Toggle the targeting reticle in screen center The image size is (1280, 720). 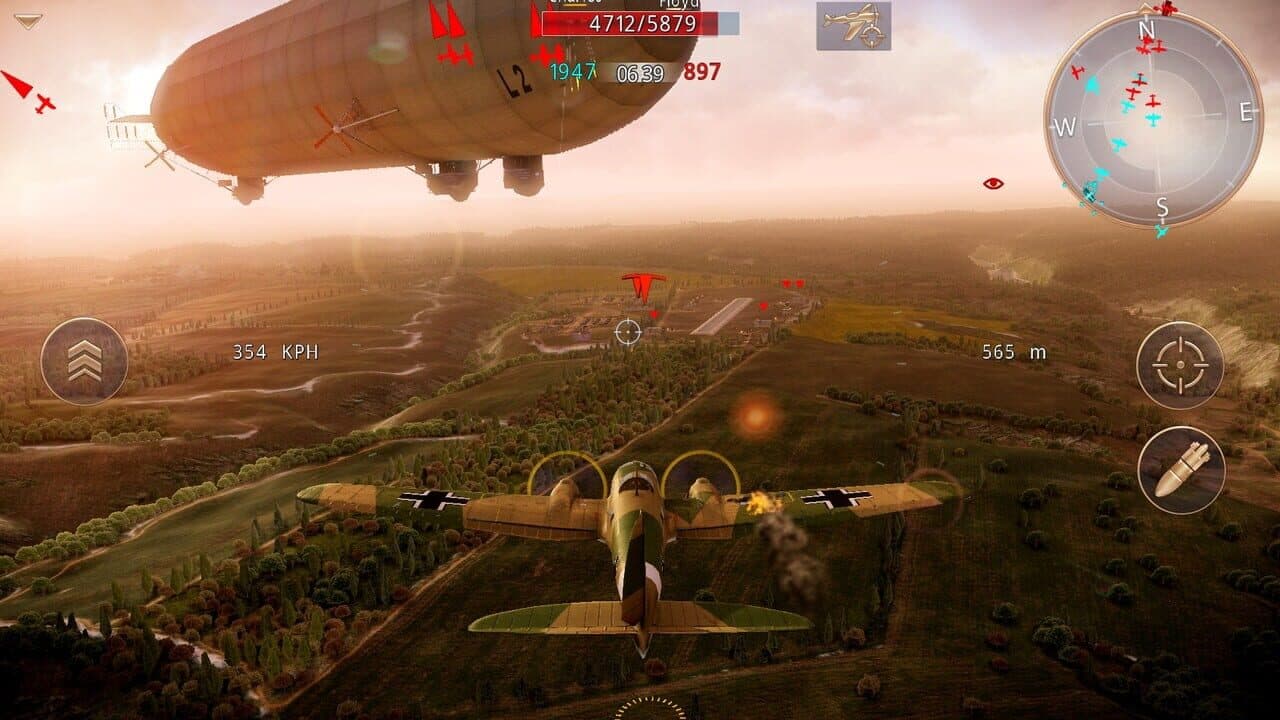click(630, 330)
